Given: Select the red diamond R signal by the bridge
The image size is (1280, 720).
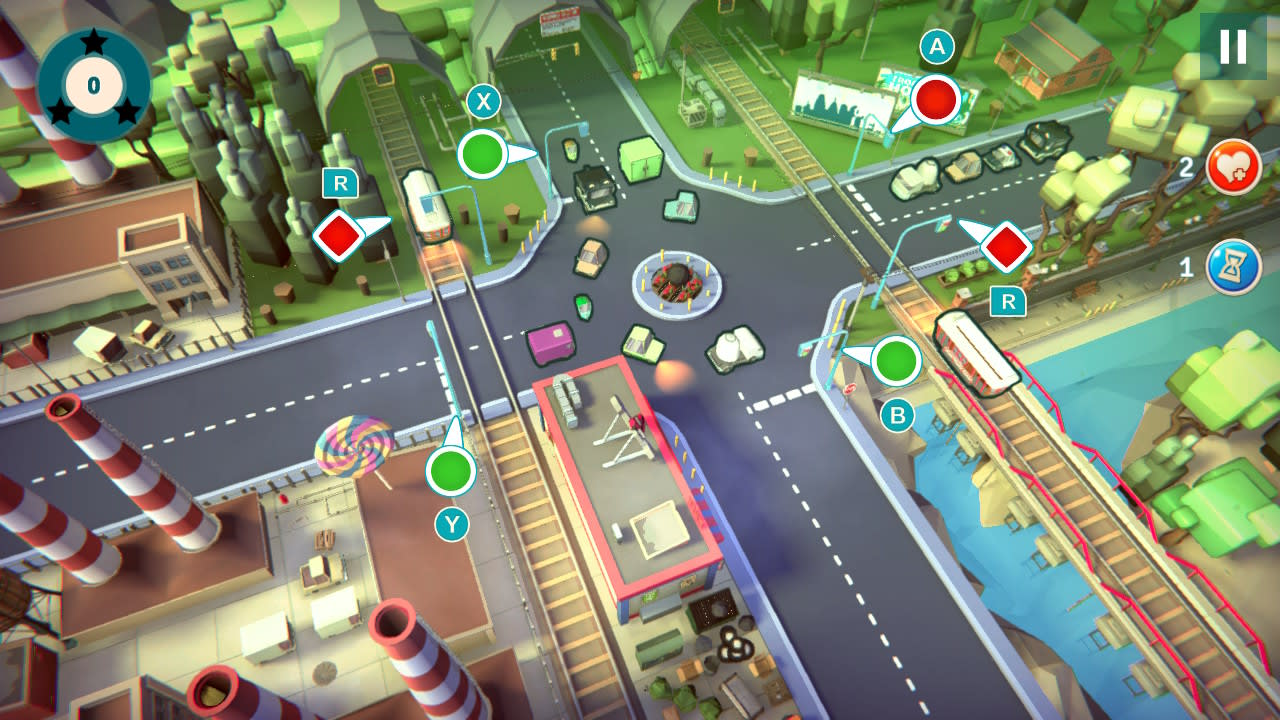Looking at the screenshot, I should tap(1007, 247).
